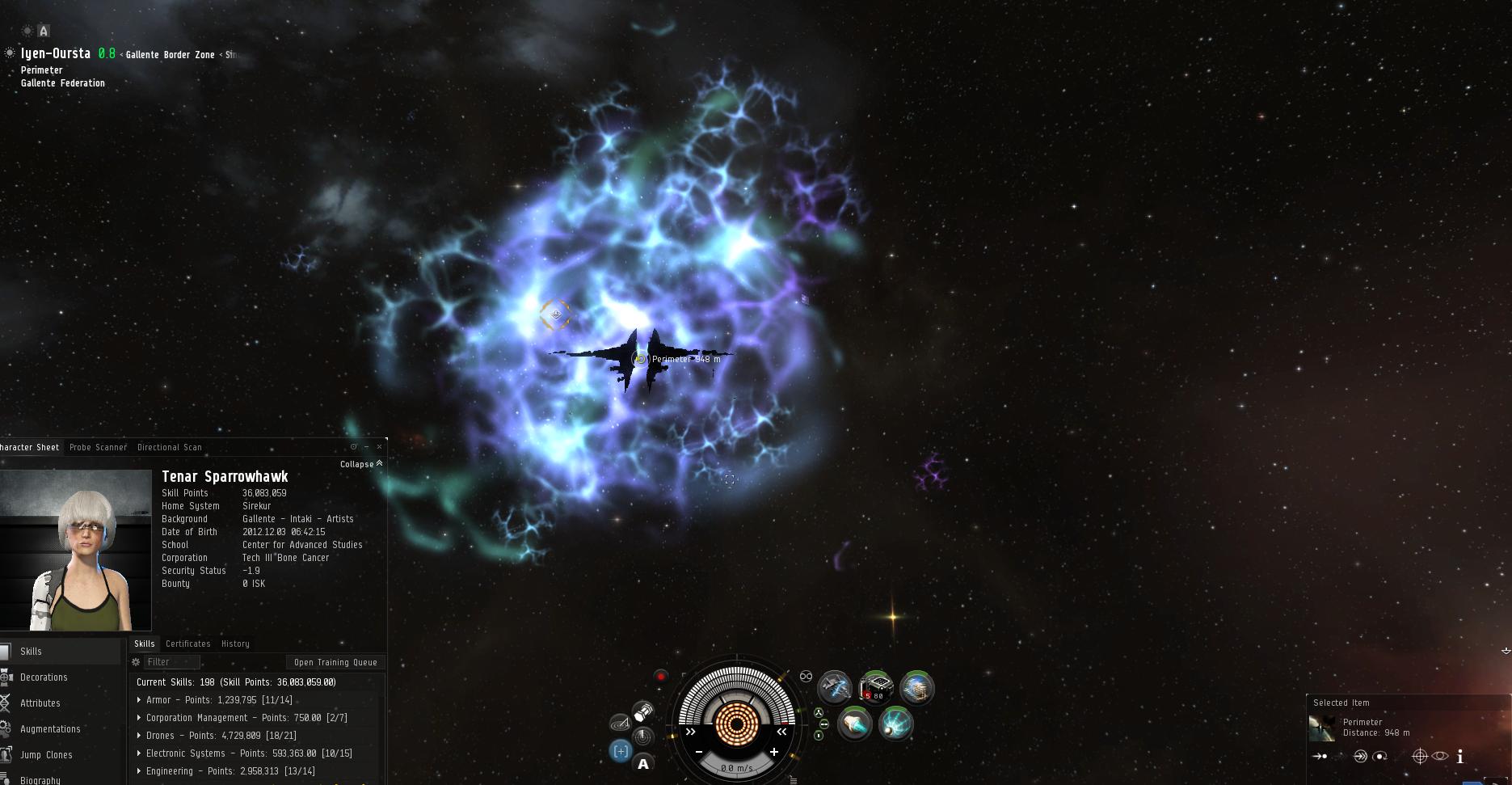This screenshot has width=1512, height=785.
Task: Activate the cargo-scanner module showing 5 80
Action: 875,688
